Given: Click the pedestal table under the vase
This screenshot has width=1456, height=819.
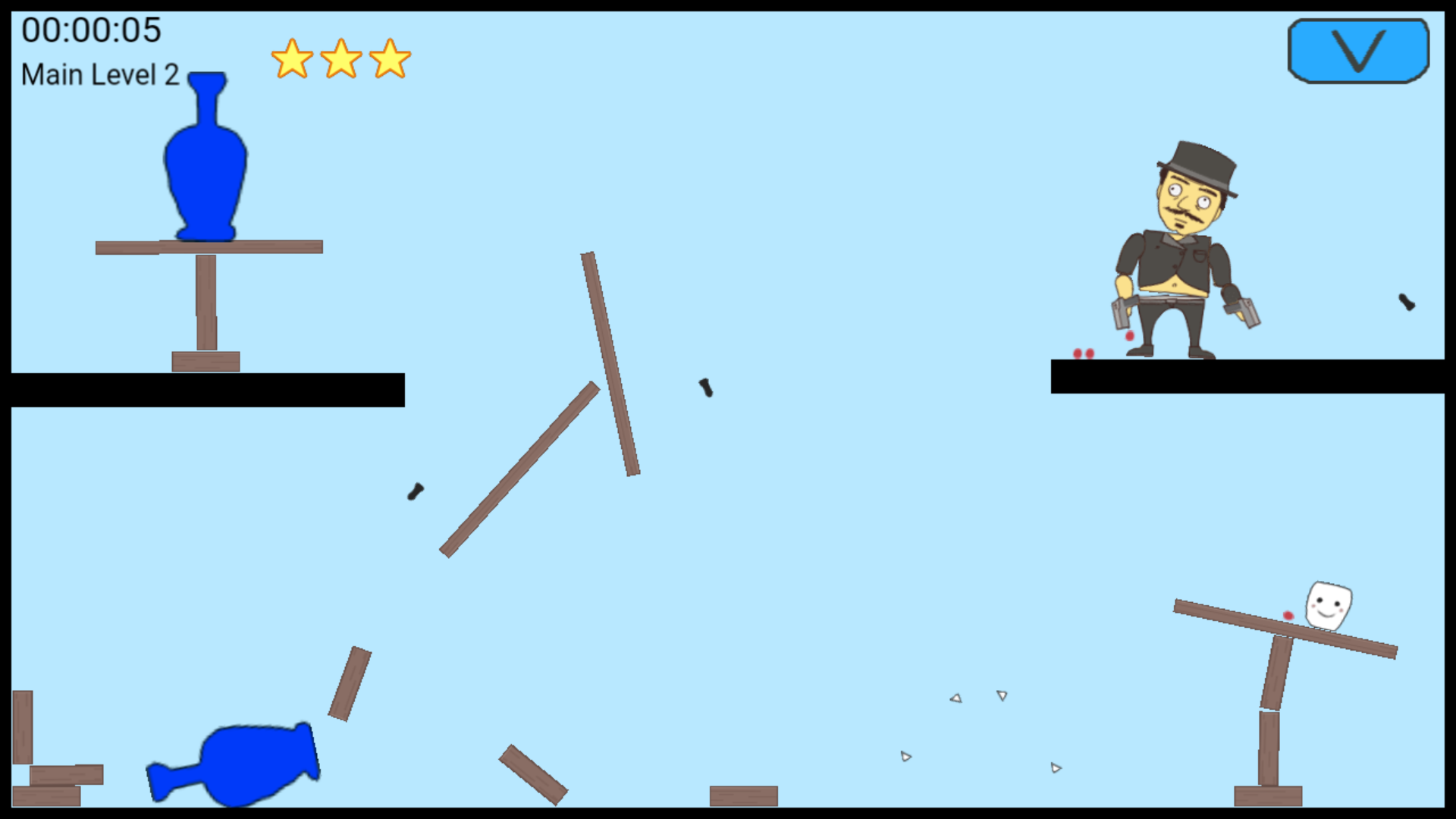Looking at the screenshot, I should click(205, 296).
